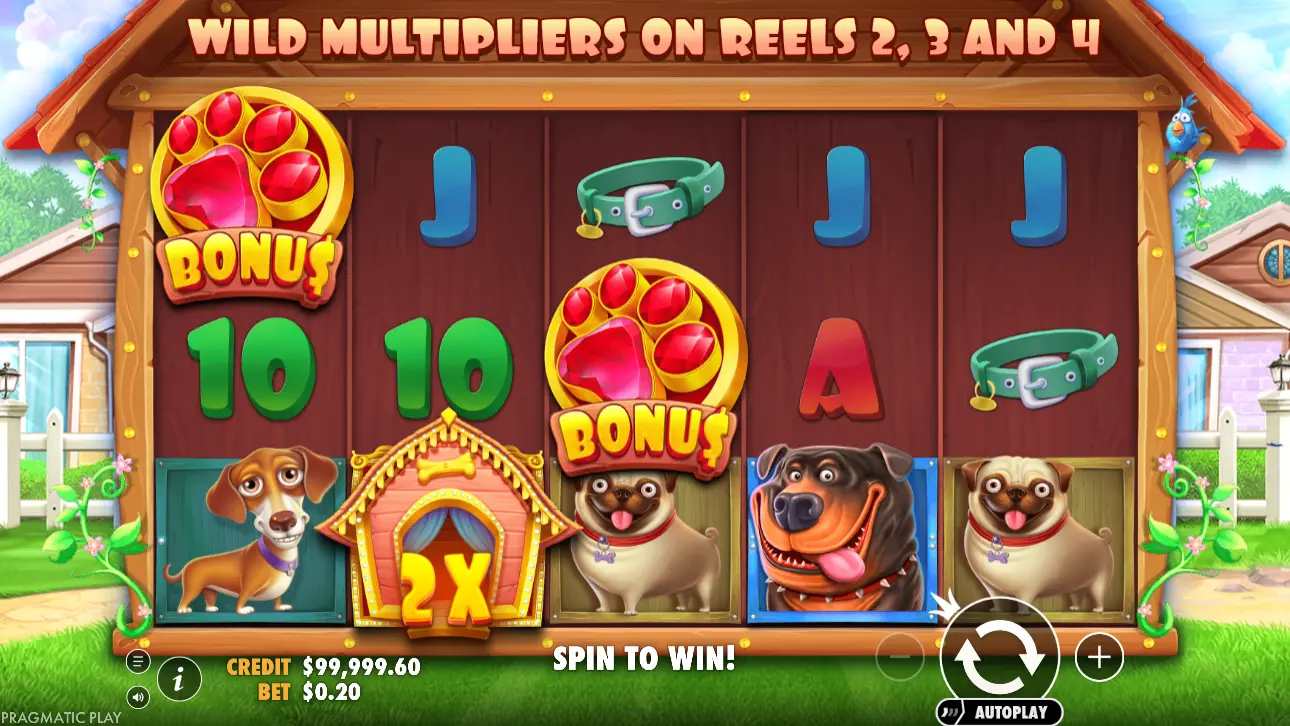
Task: Click the SPIN TO WIN banner text
Action: click(645, 660)
